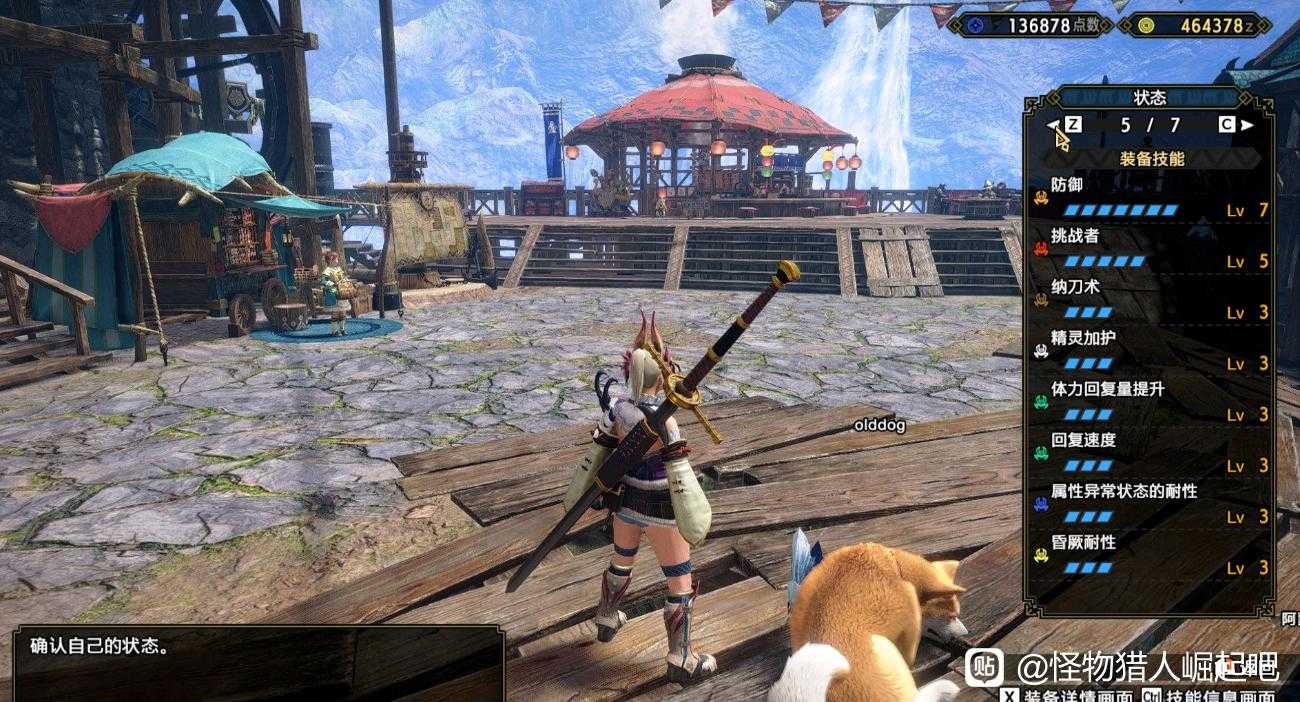Select the 防御 skill row
This screenshot has height=702, width=1300.
(x=1150, y=198)
